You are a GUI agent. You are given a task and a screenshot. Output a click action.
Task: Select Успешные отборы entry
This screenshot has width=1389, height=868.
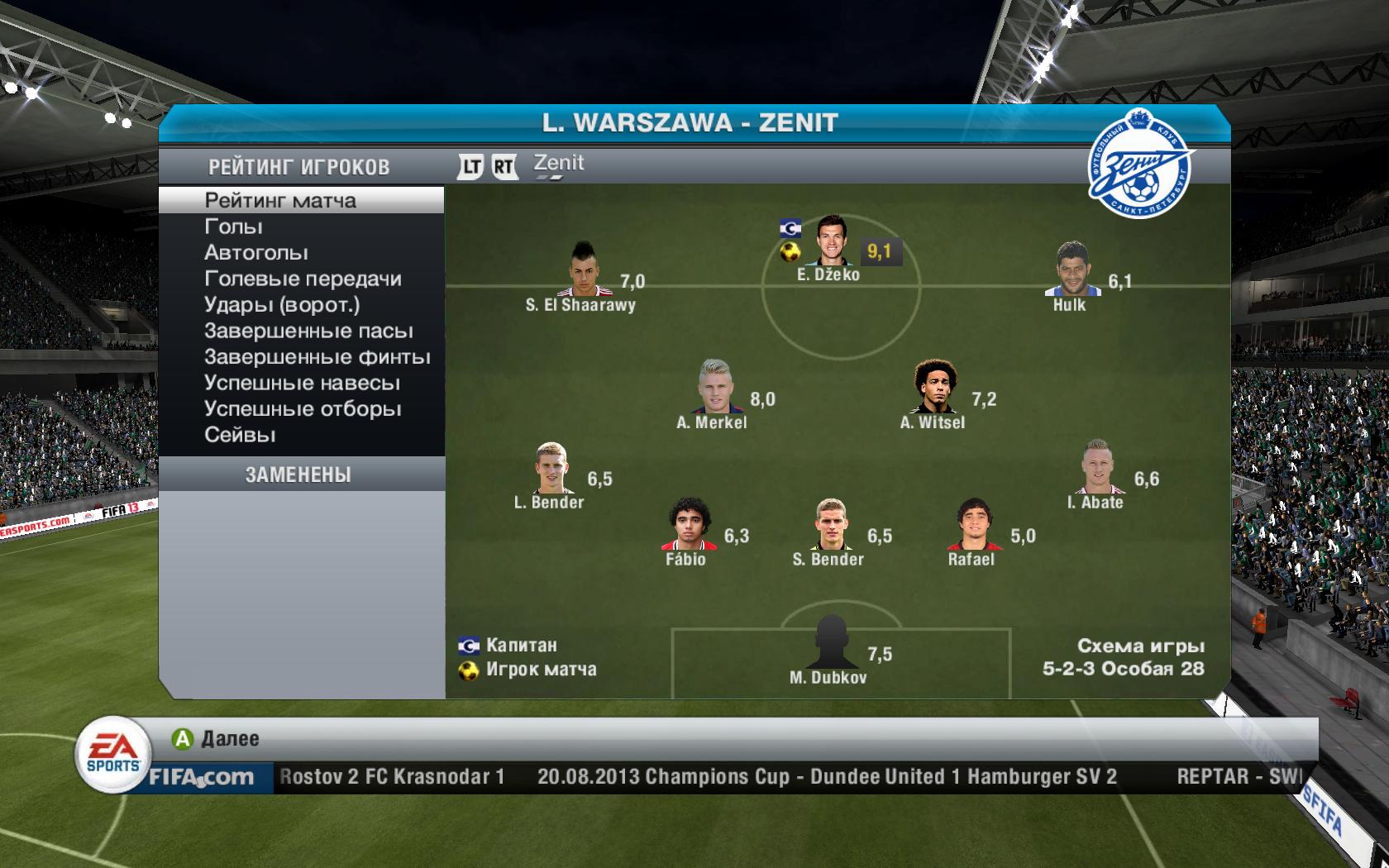tap(303, 409)
